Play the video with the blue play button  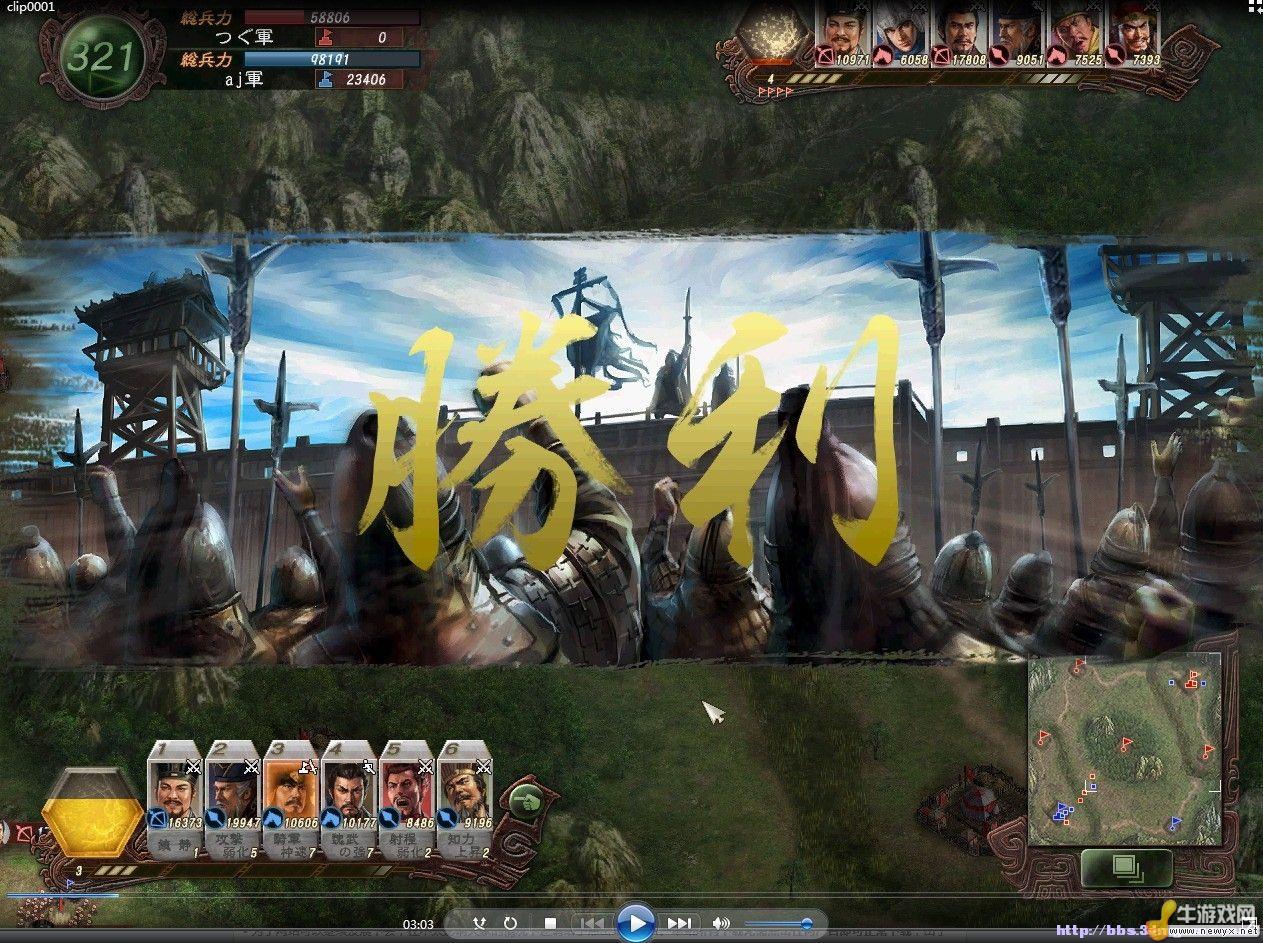click(635, 922)
